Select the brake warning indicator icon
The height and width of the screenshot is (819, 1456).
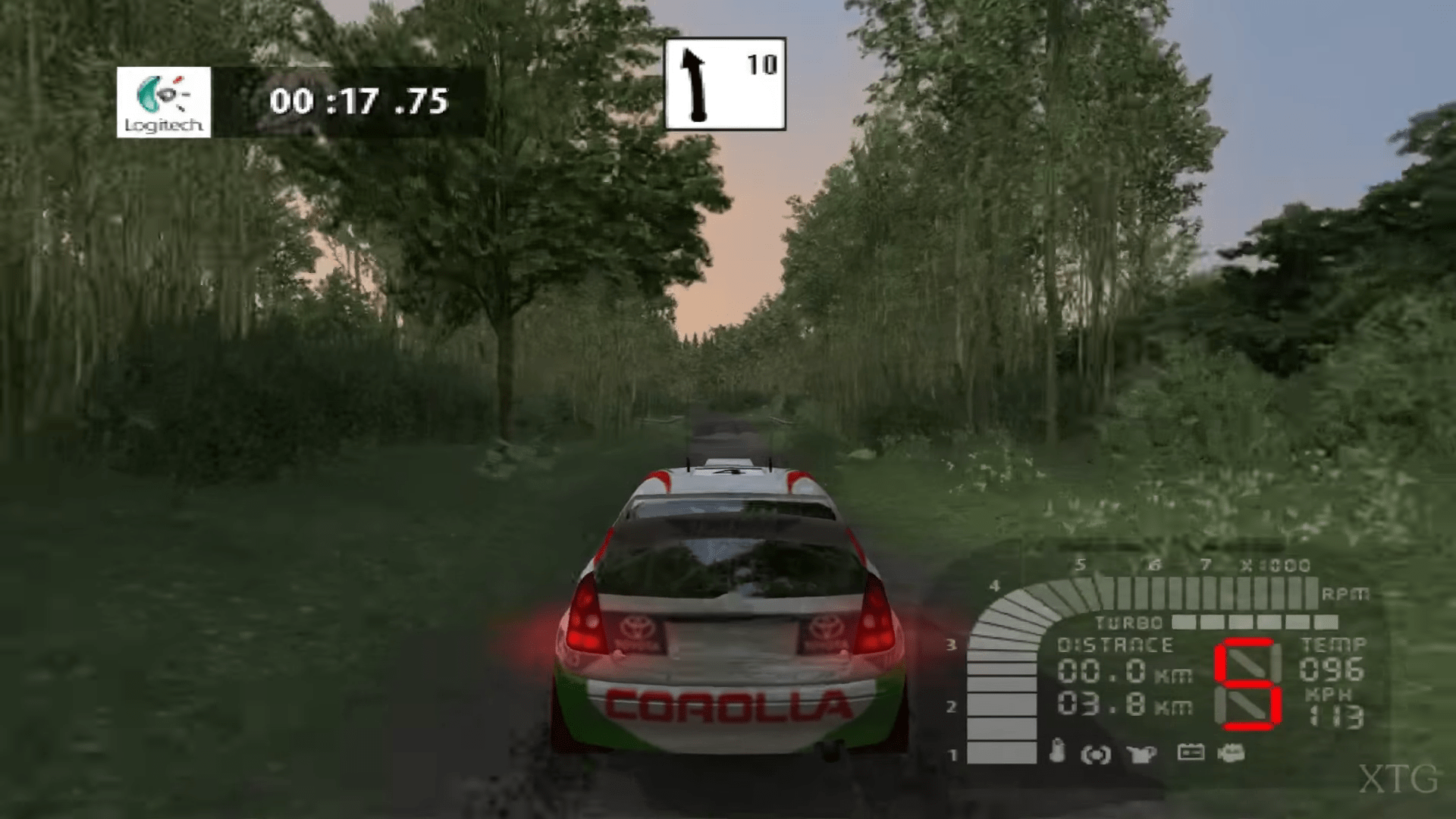pos(1095,754)
